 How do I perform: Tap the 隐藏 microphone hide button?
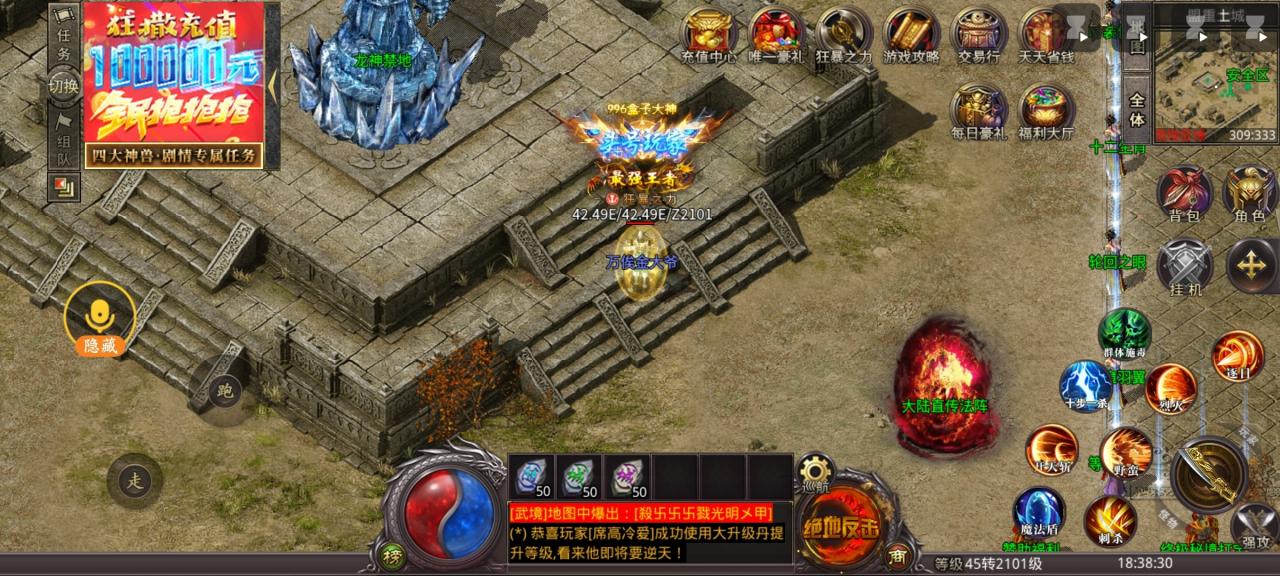point(99,319)
